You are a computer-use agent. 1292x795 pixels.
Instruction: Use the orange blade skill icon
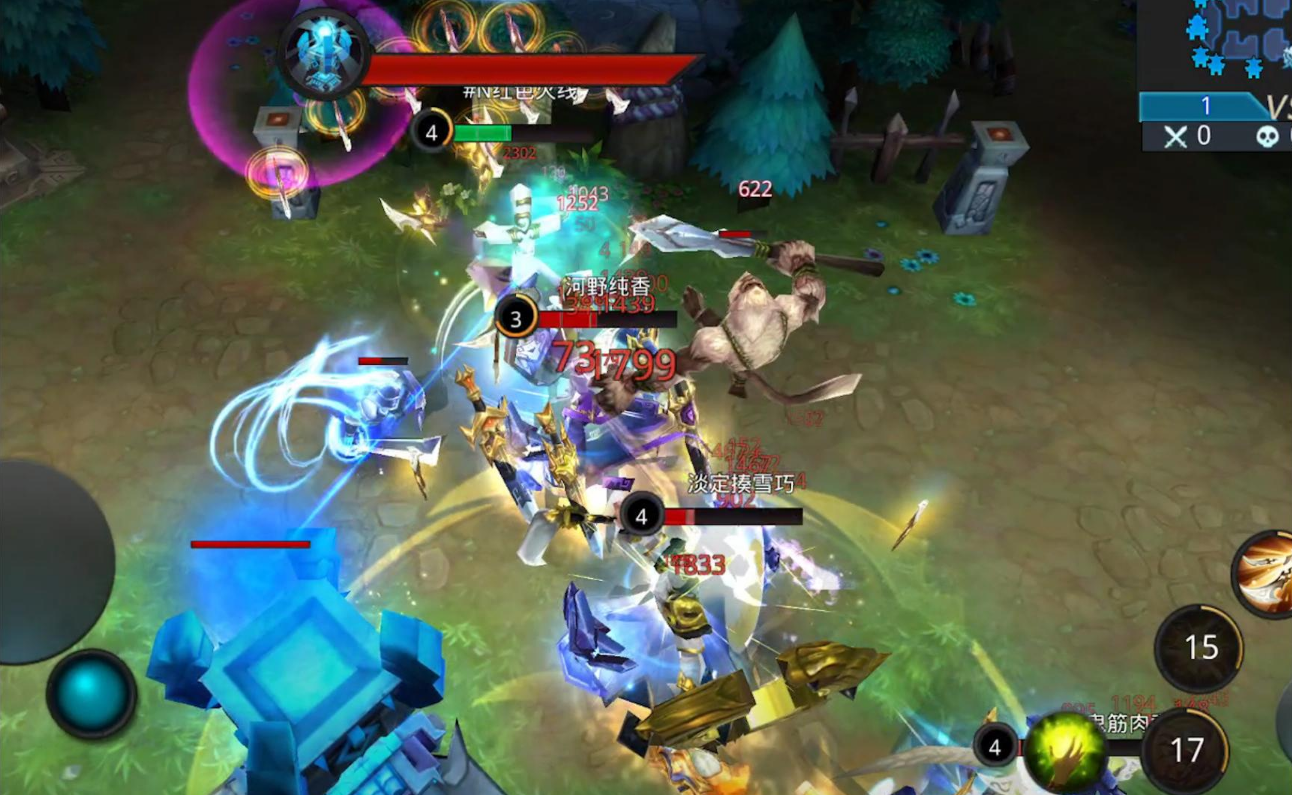pos(1264,574)
